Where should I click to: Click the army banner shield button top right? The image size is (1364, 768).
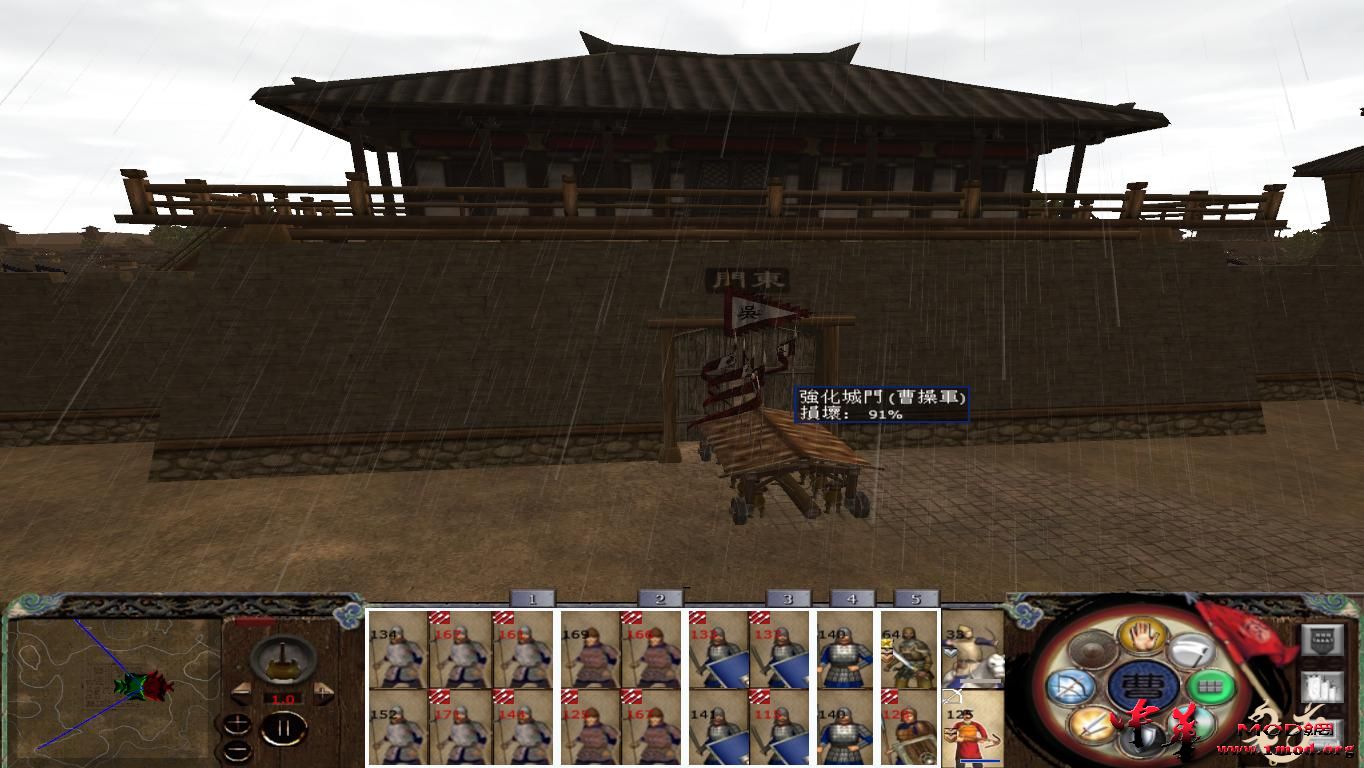pyautogui.click(x=1322, y=641)
